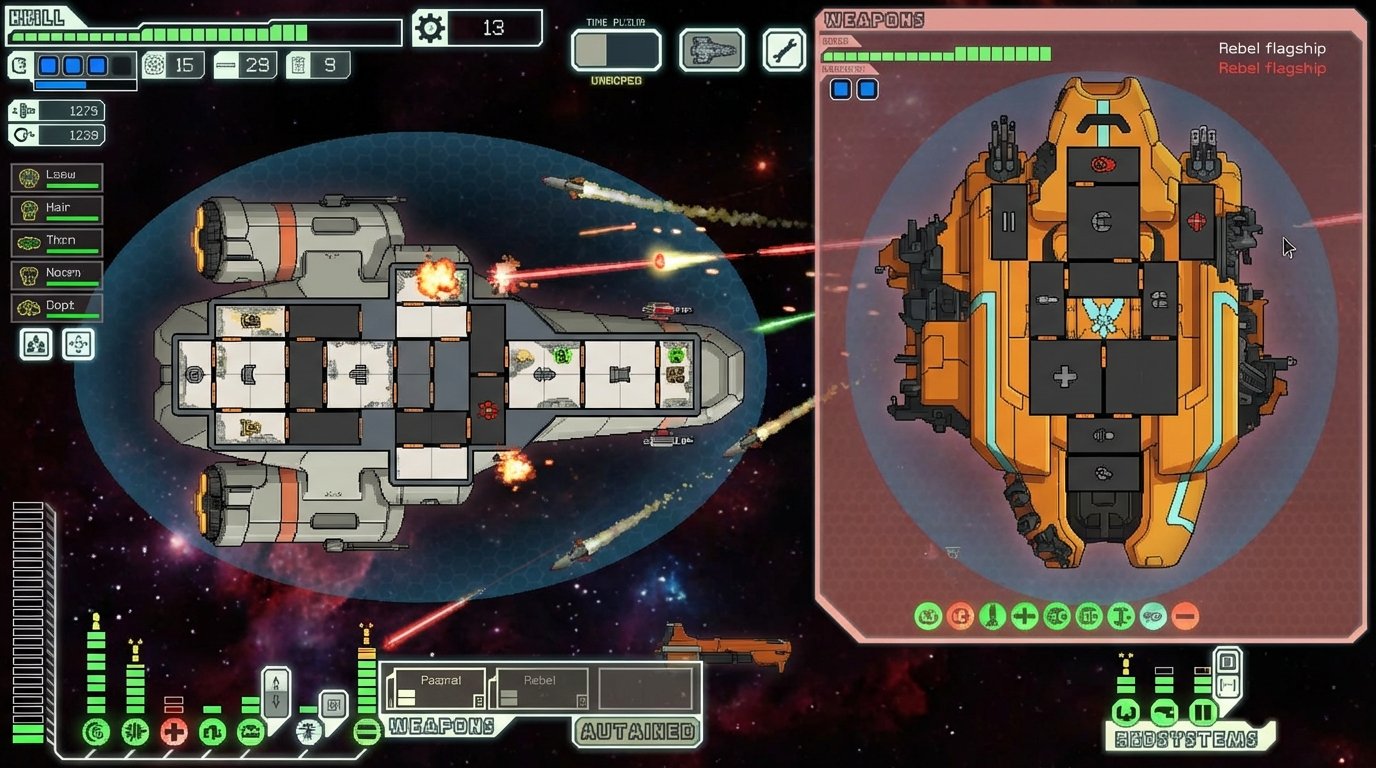Click the green plus icon in enemy panel
Screen dimensions: 1376x768
[1024, 617]
